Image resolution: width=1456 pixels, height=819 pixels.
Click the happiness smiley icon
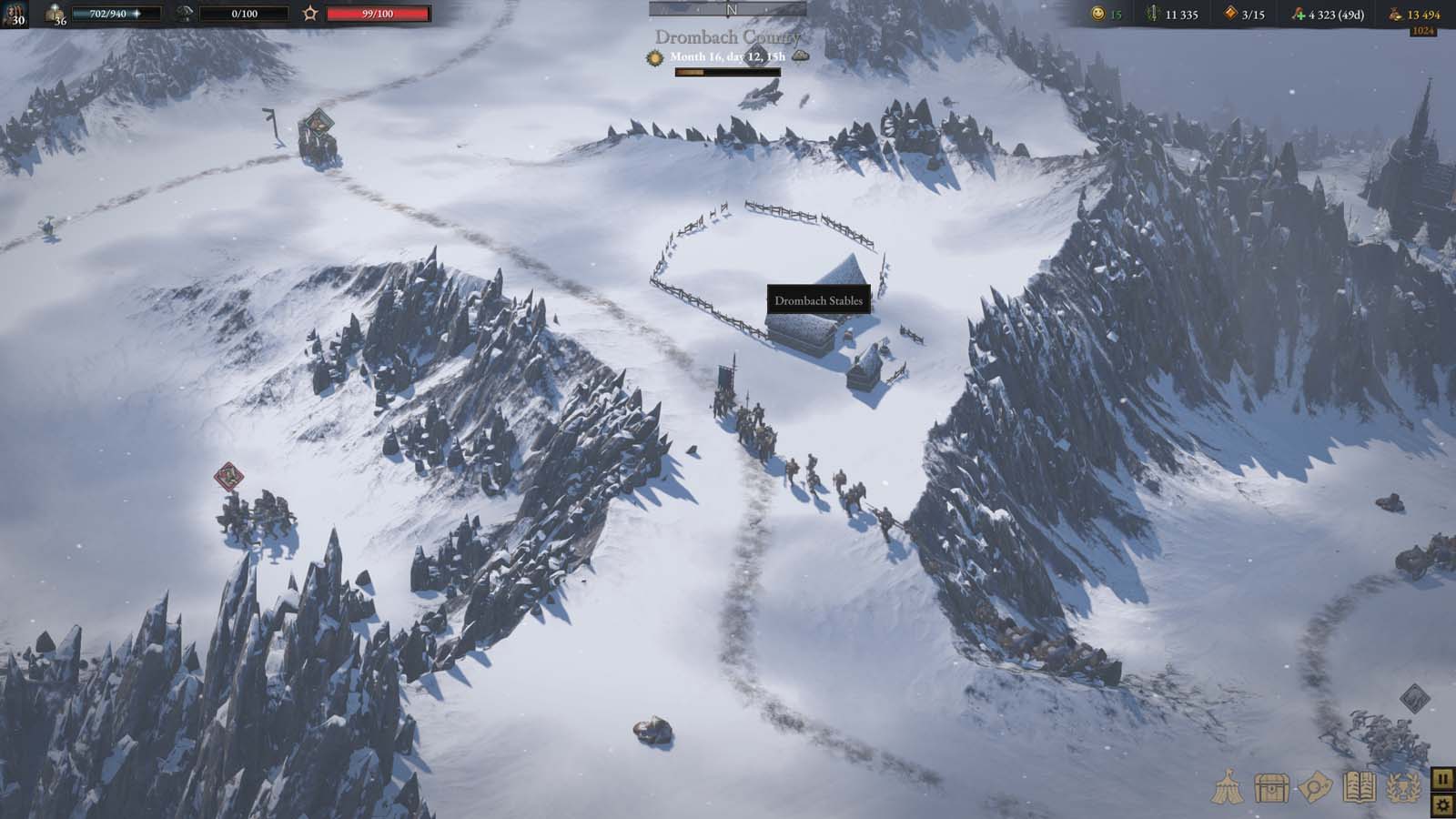[1097, 14]
